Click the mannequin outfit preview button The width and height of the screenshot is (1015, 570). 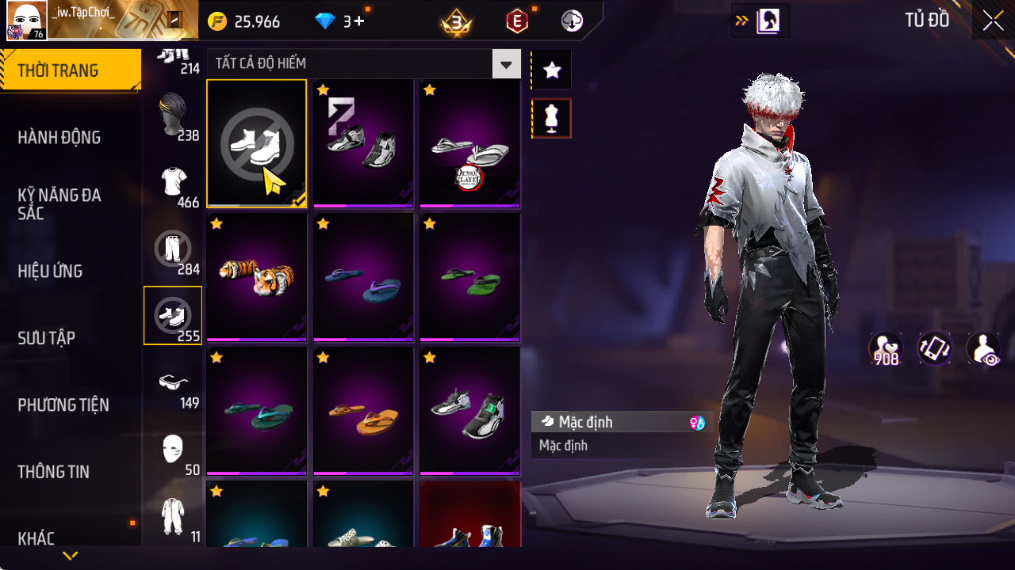click(551, 118)
